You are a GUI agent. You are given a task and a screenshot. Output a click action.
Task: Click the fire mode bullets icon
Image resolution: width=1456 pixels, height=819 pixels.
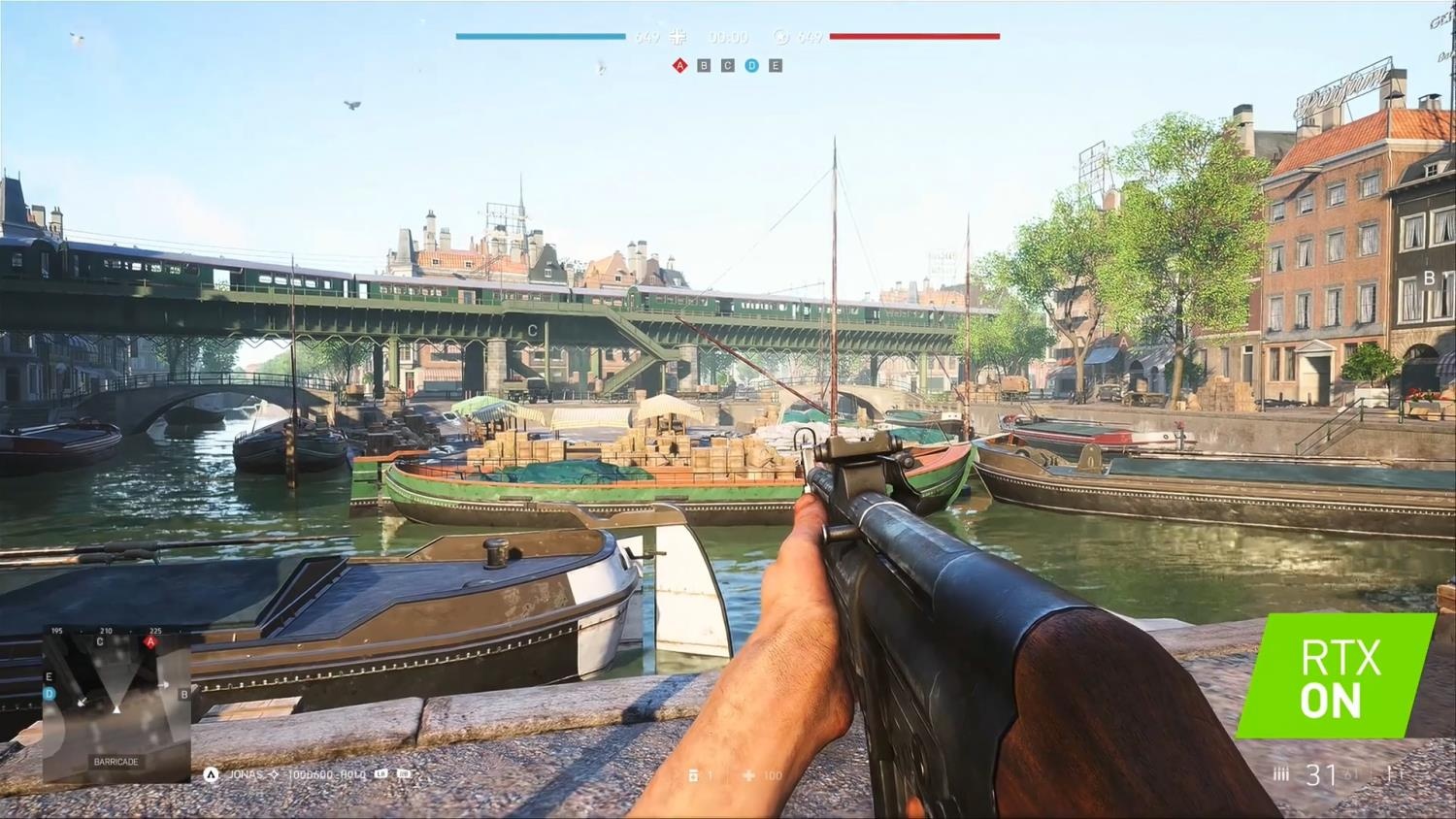[x=1281, y=774]
